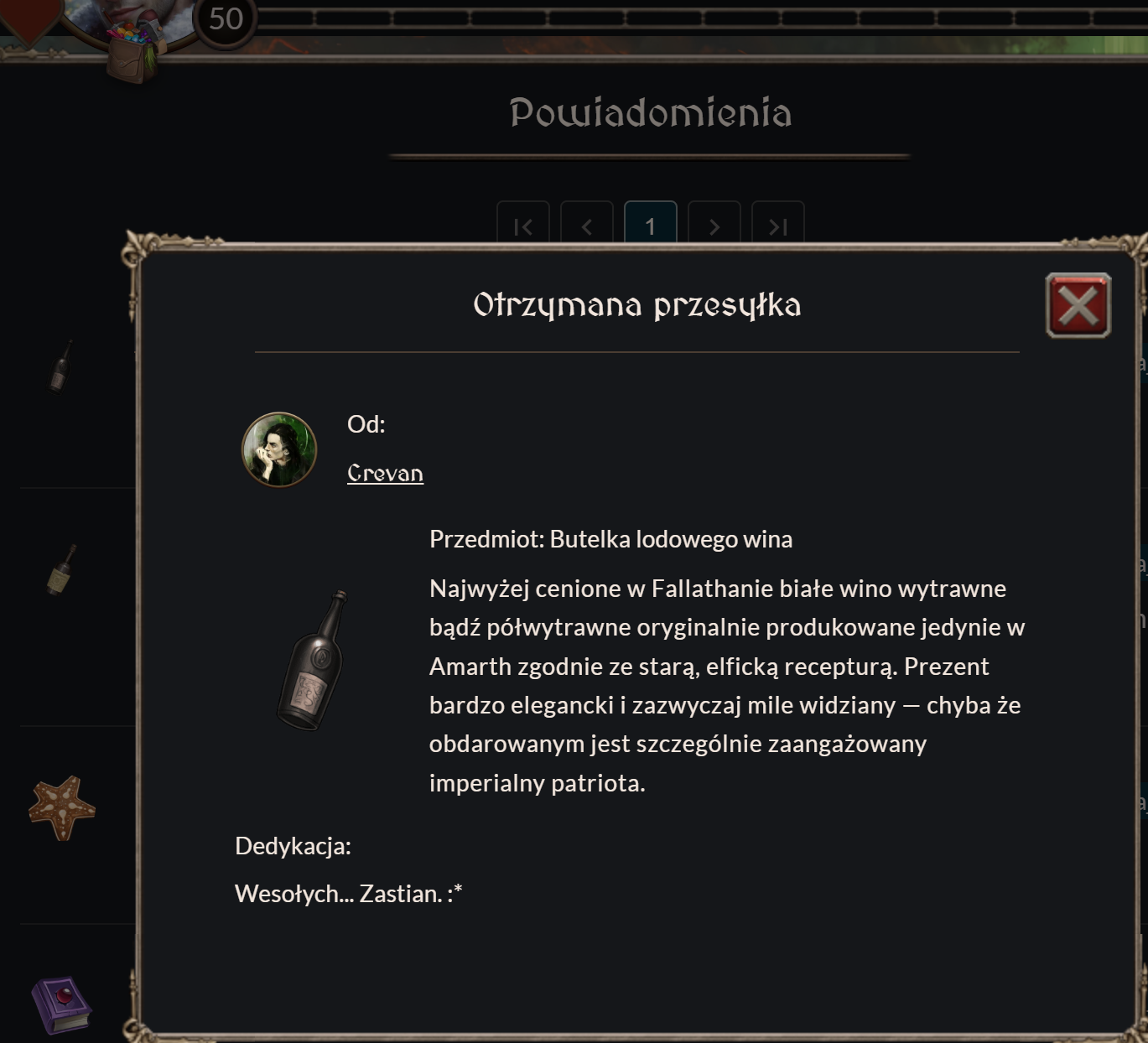Image resolution: width=1148 pixels, height=1043 pixels.
Task: Go to the first notifications page
Action: pos(522,225)
